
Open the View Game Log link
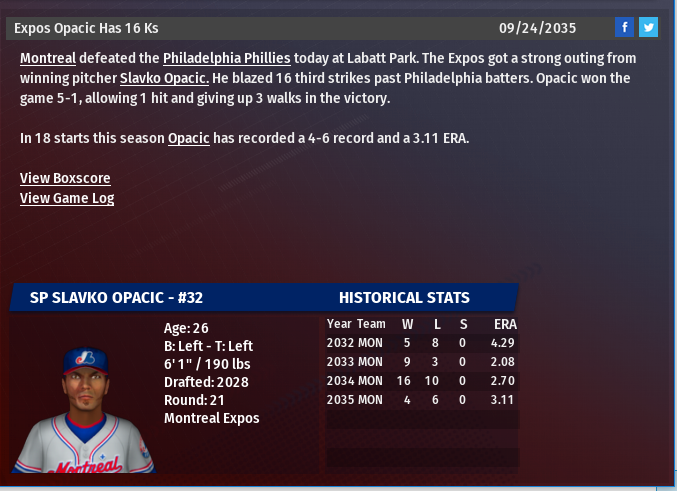[x=67, y=198]
